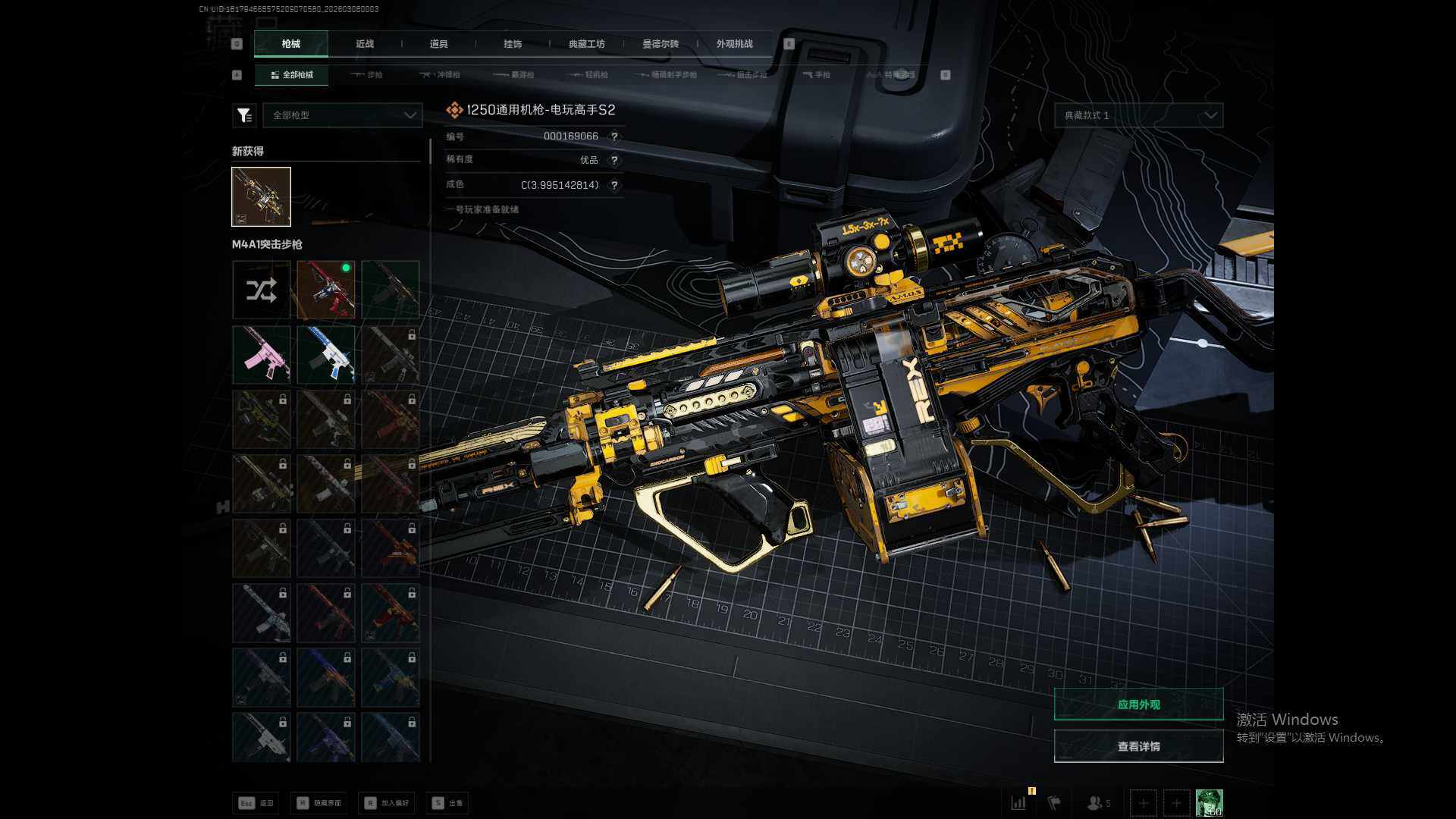The image size is (1456, 819).
Task: View details via 查看详情 button
Action: point(1138,747)
